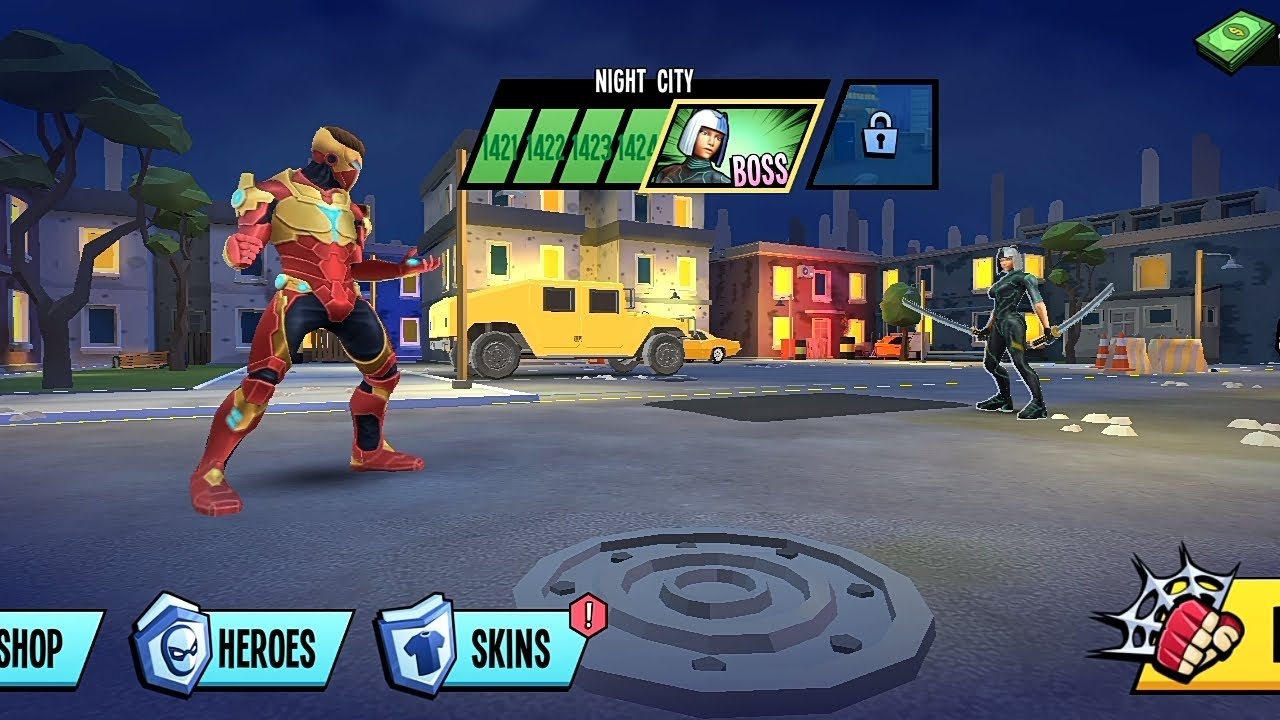
Task: Open the Shop menu
Action: coord(45,648)
